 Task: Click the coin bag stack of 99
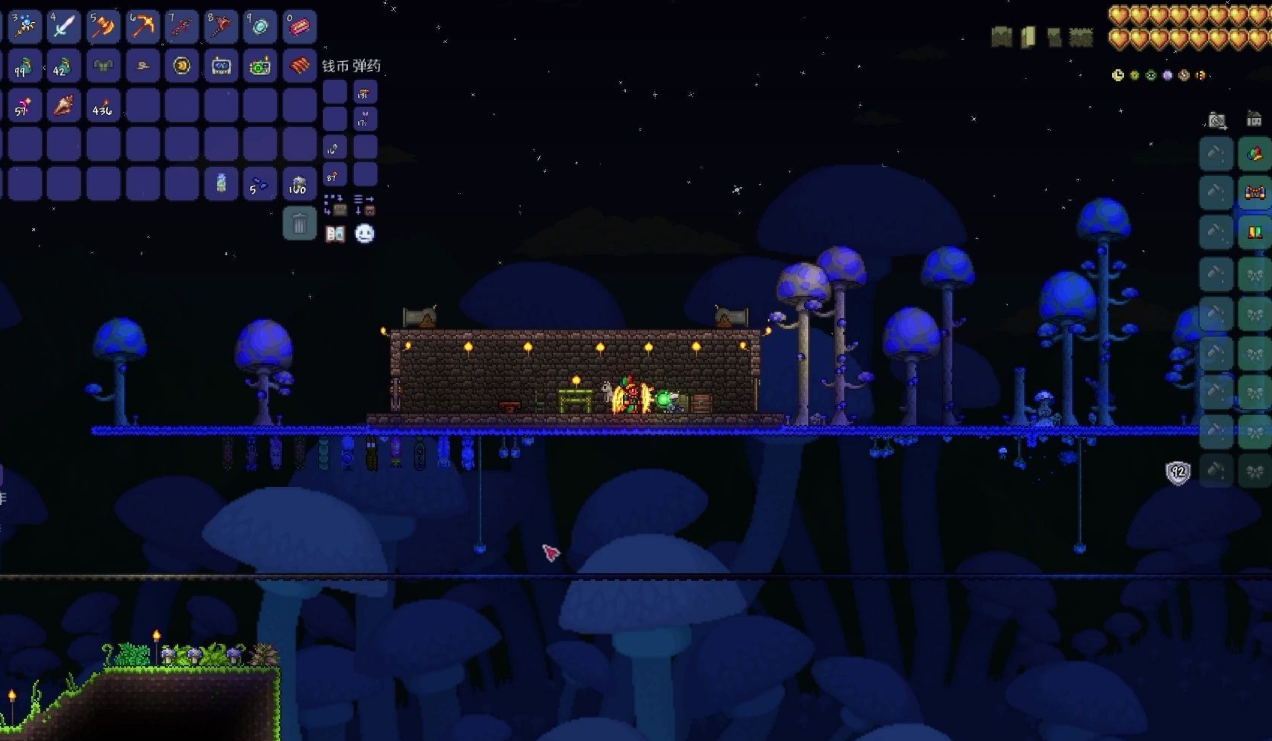click(x=24, y=66)
